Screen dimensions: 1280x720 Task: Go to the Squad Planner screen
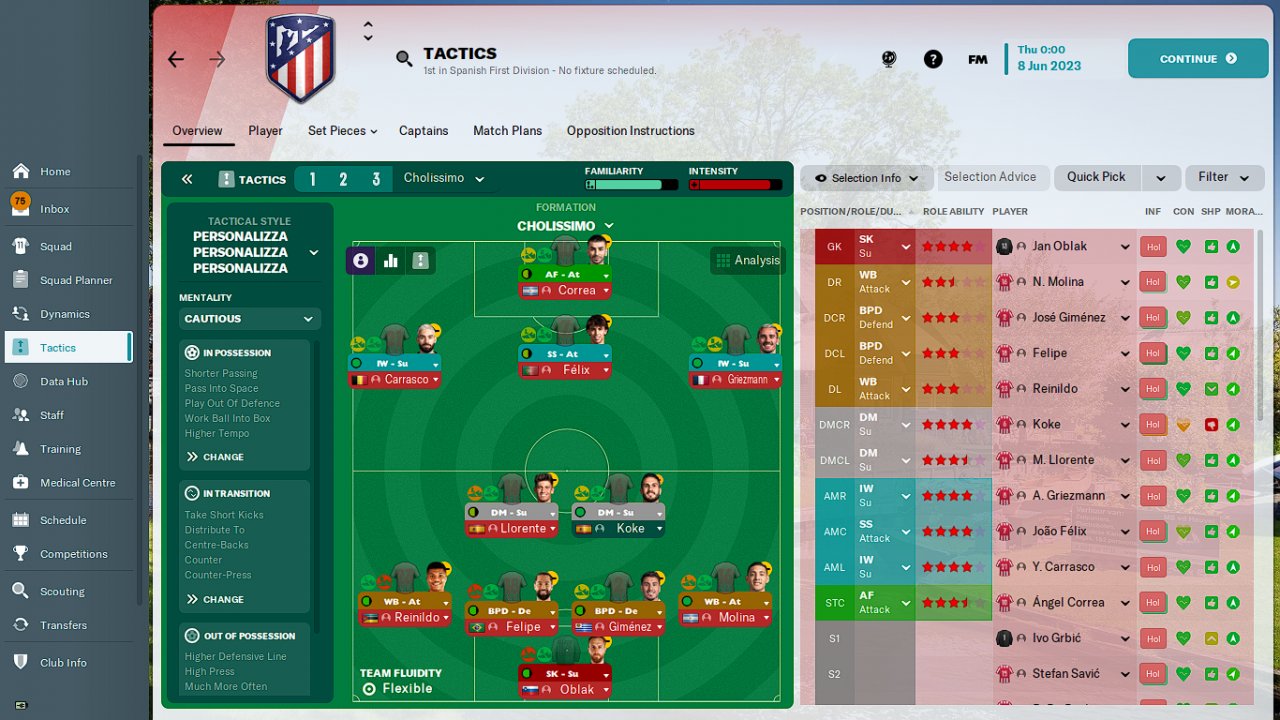(x=76, y=280)
